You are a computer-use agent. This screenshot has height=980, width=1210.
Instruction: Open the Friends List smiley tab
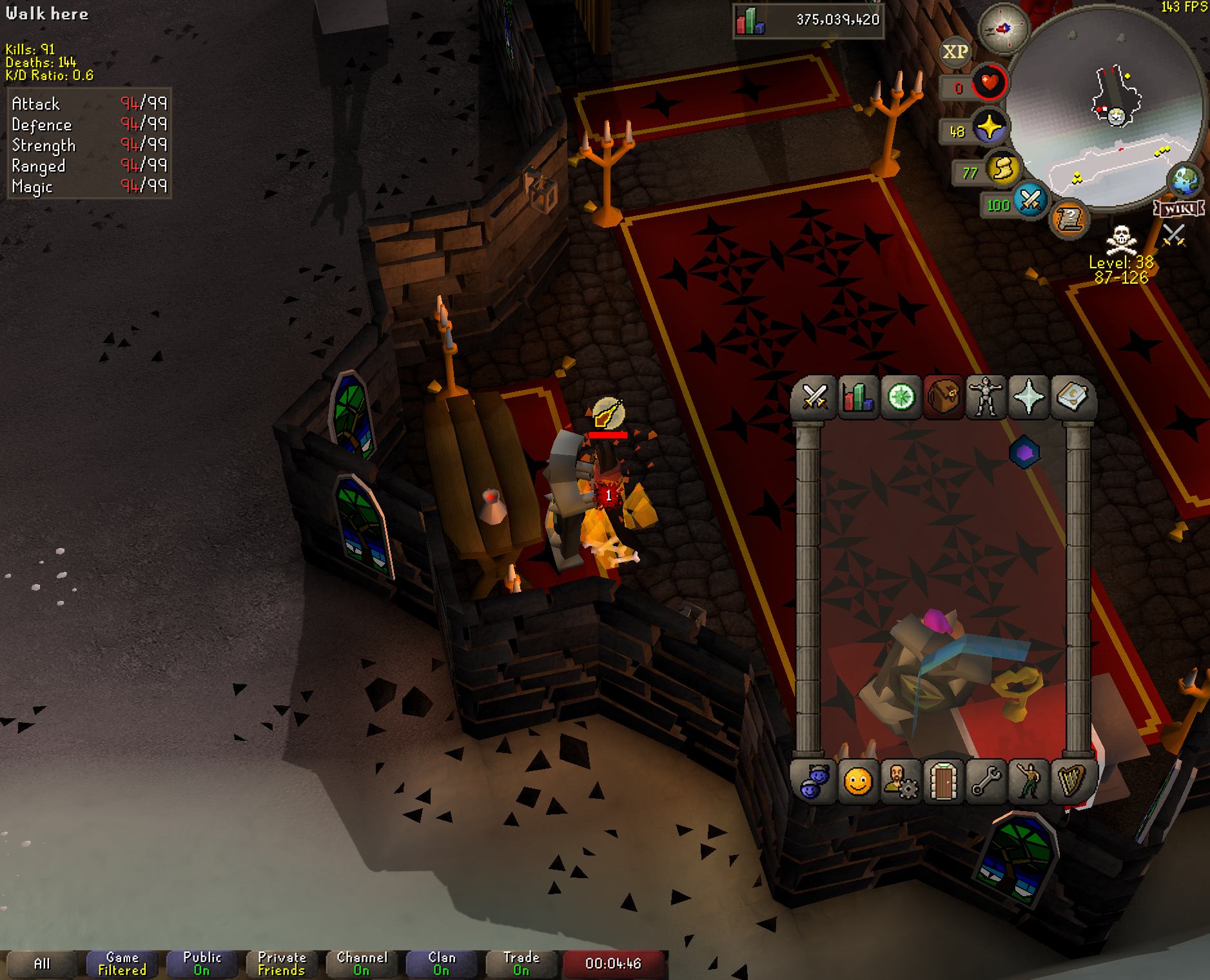858,782
